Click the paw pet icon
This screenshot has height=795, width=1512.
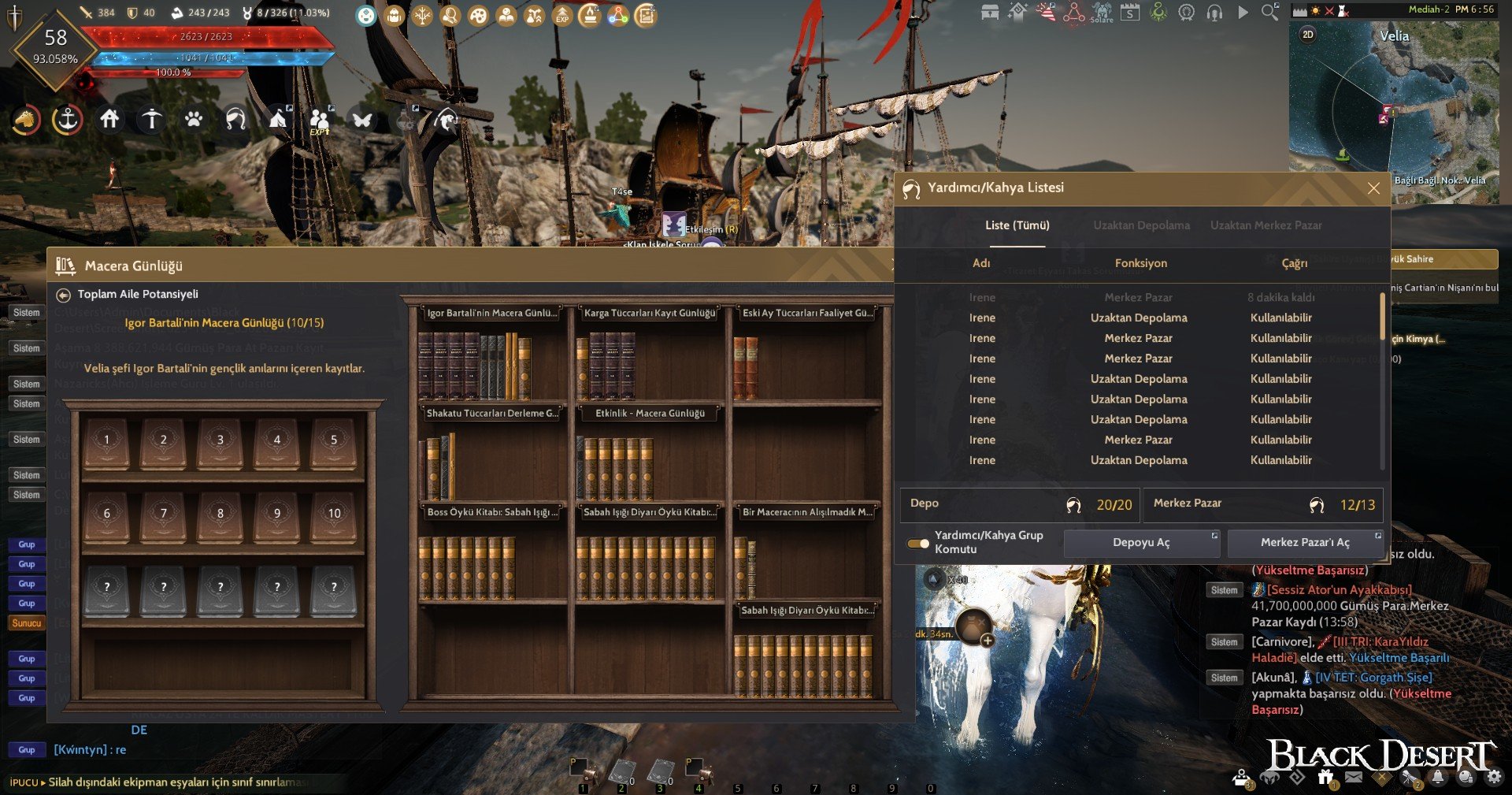point(194,119)
